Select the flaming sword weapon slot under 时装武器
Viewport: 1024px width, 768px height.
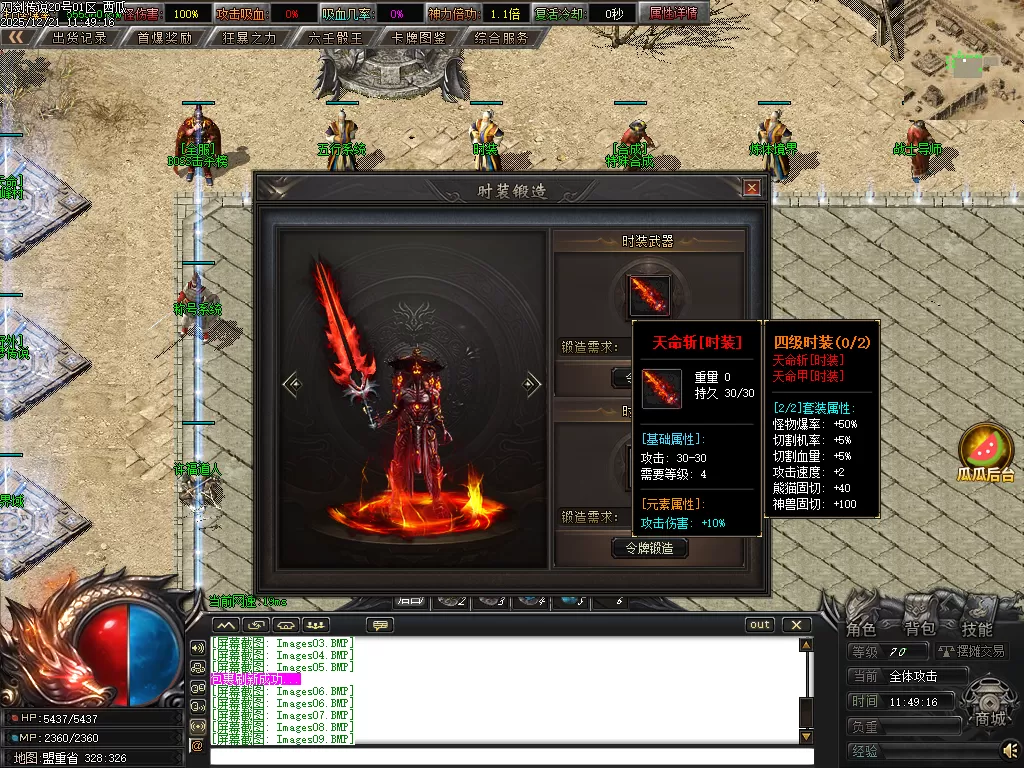(648, 295)
